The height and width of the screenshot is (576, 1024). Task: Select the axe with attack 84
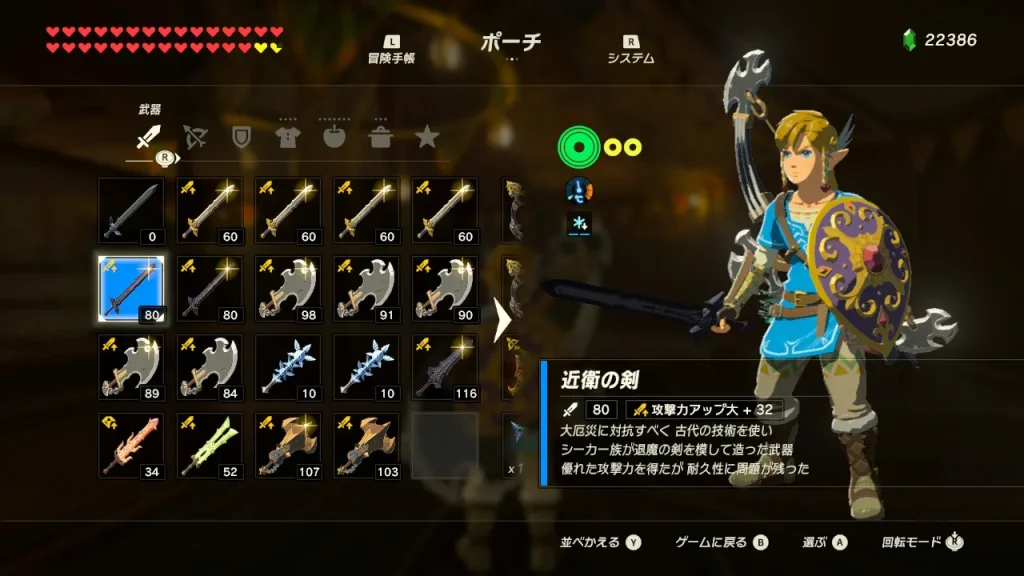pyautogui.click(x=210, y=367)
